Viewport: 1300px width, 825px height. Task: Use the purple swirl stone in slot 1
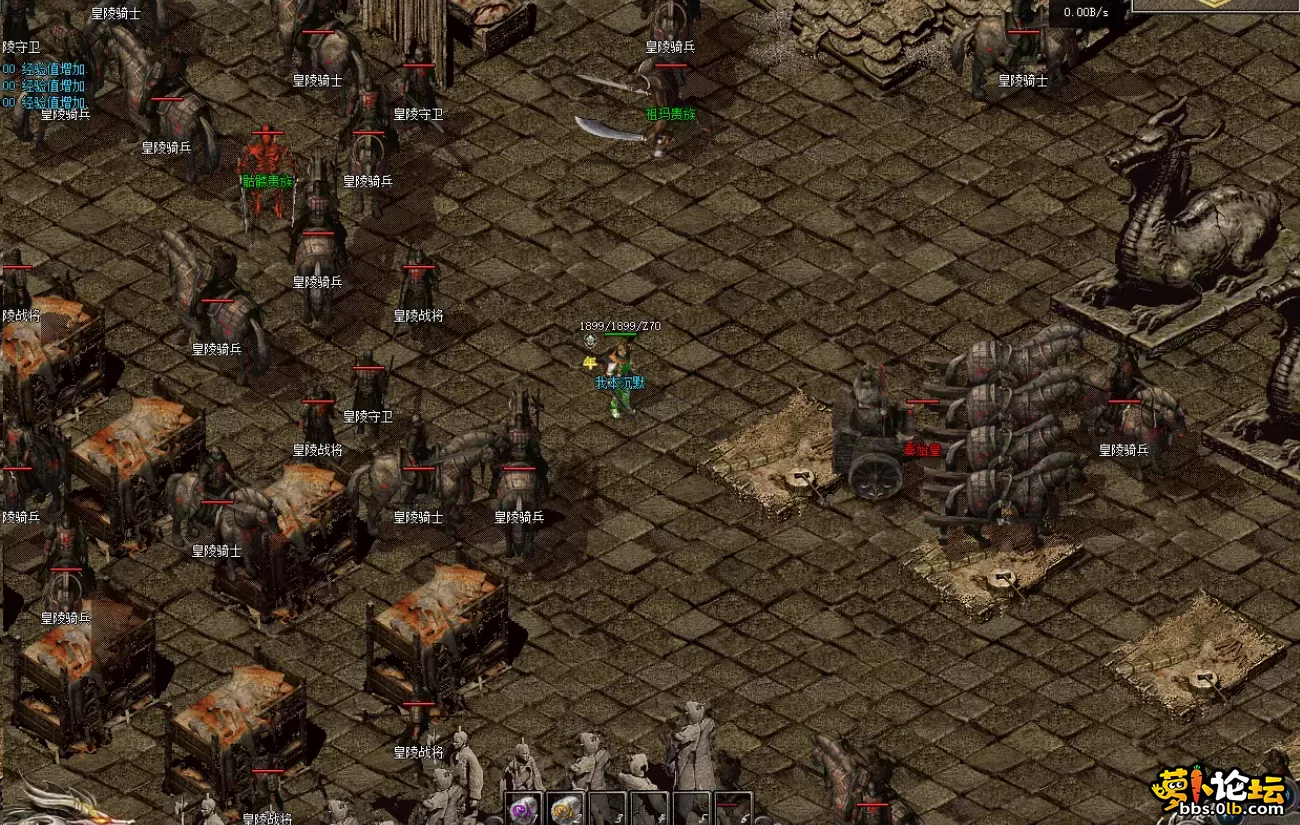522,809
